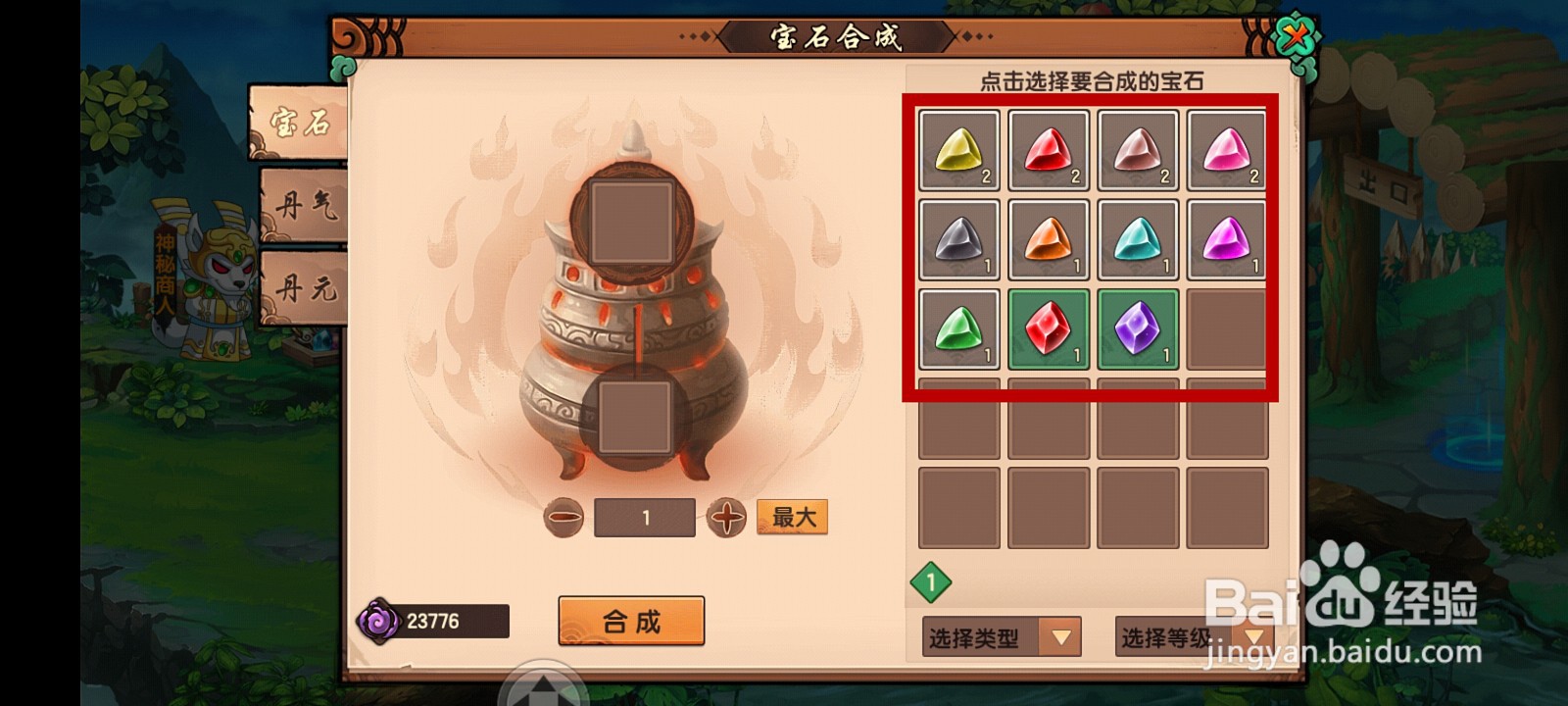This screenshot has height=706, width=1568.
Task: Choose the green triangular gem
Action: point(959,328)
